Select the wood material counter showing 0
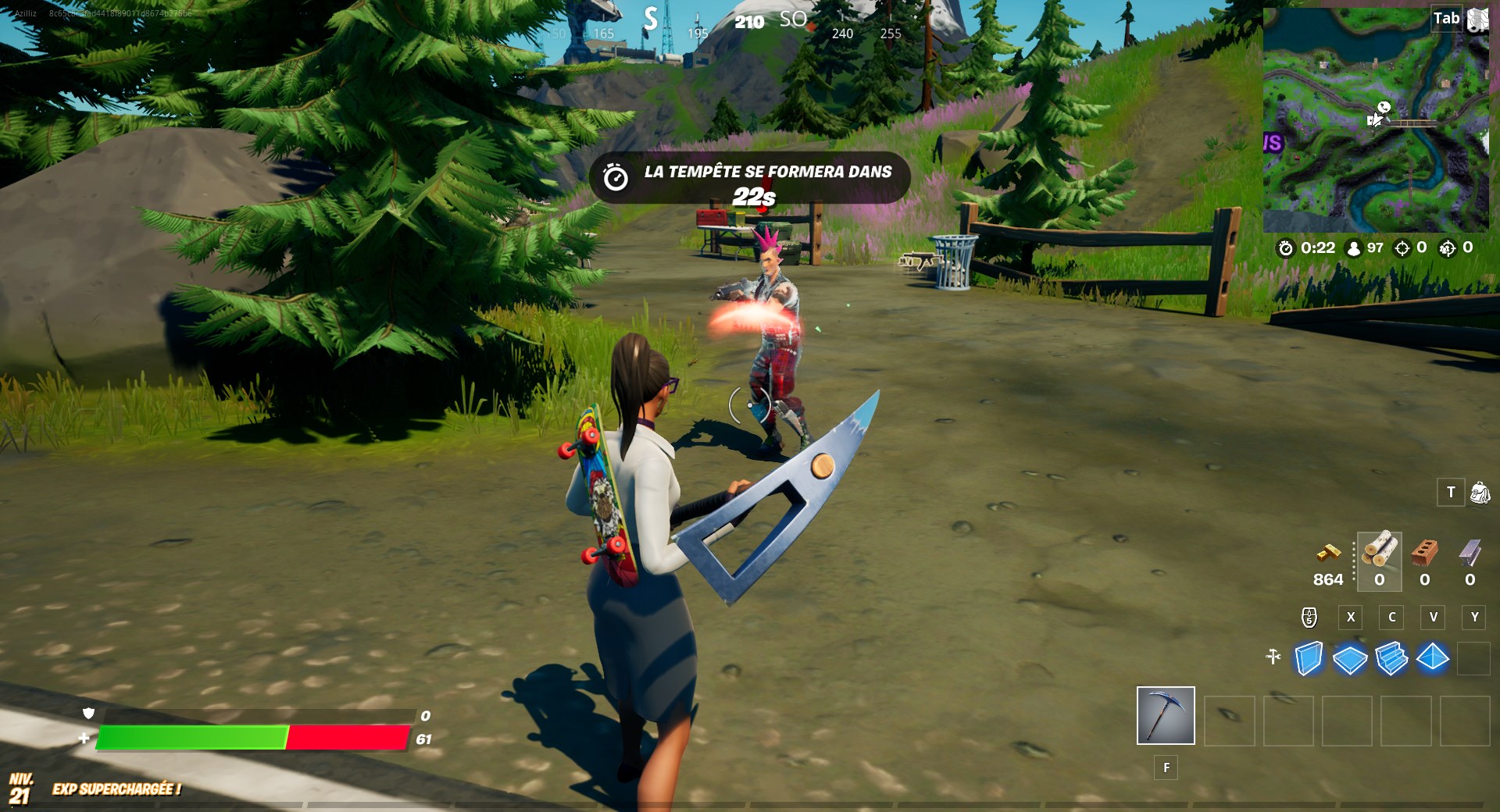This screenshot has width=1500, height=812. click(1379, 580)
